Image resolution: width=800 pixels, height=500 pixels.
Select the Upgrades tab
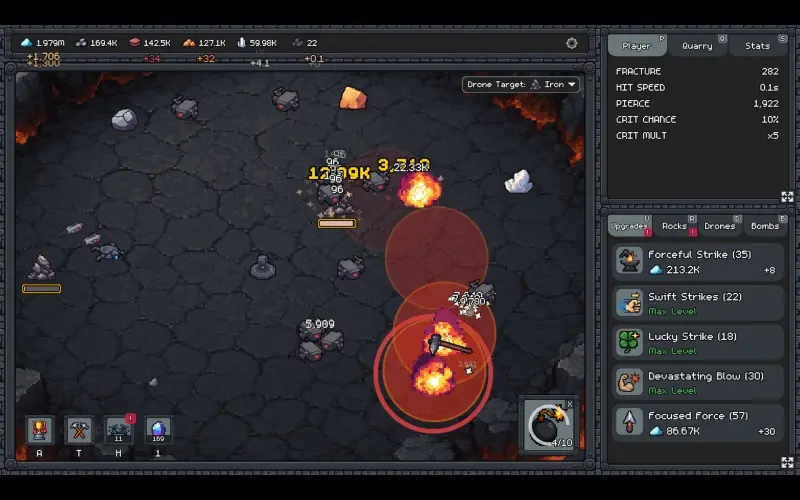(629, 226)
